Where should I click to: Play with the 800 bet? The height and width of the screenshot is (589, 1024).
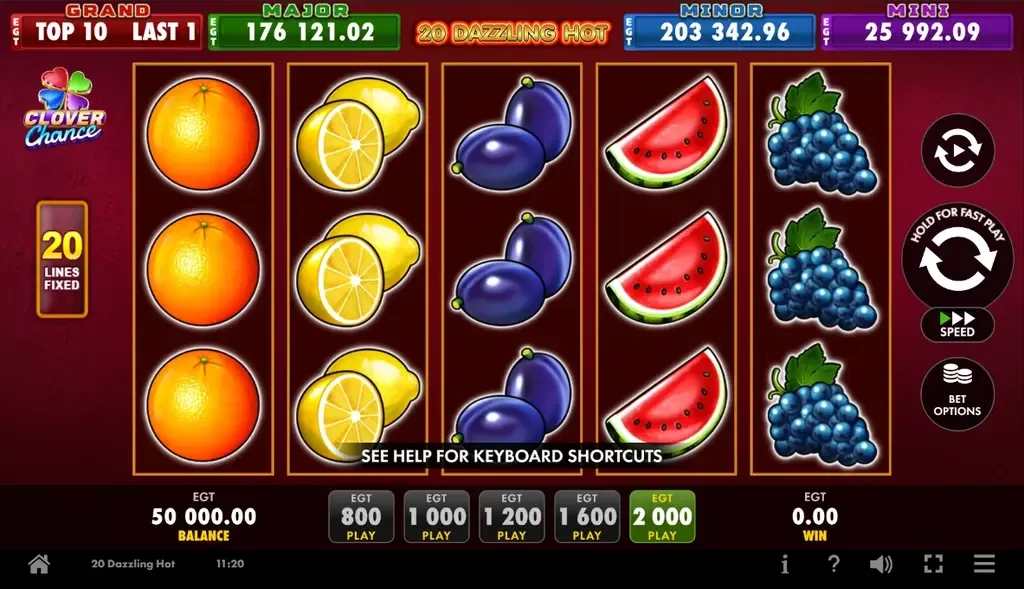[361, 517]
